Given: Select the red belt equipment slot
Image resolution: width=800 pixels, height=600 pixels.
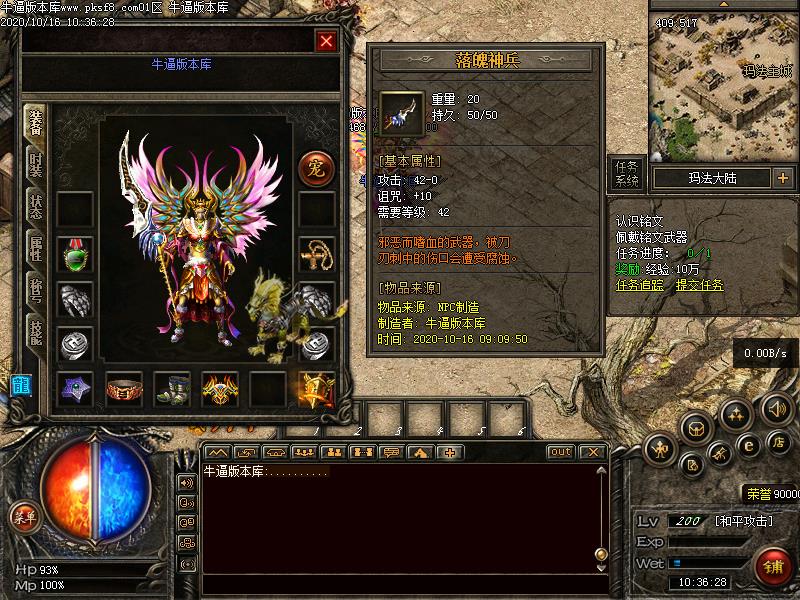Looking at the screenshot, I should pyautogui.click(x=123, y=389).
